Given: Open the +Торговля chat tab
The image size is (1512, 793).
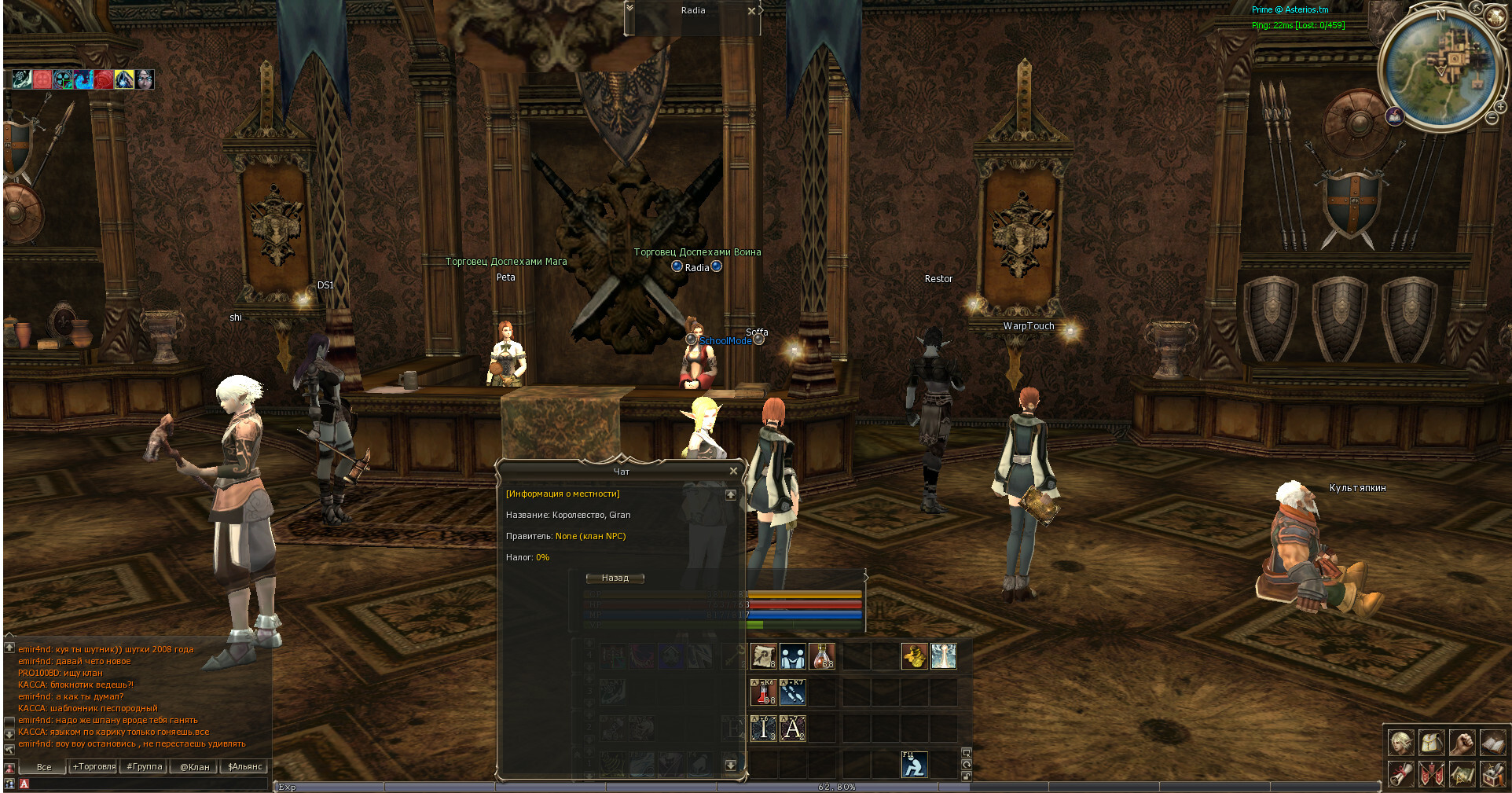Looking at the screenshot, I should coord(94,766).
